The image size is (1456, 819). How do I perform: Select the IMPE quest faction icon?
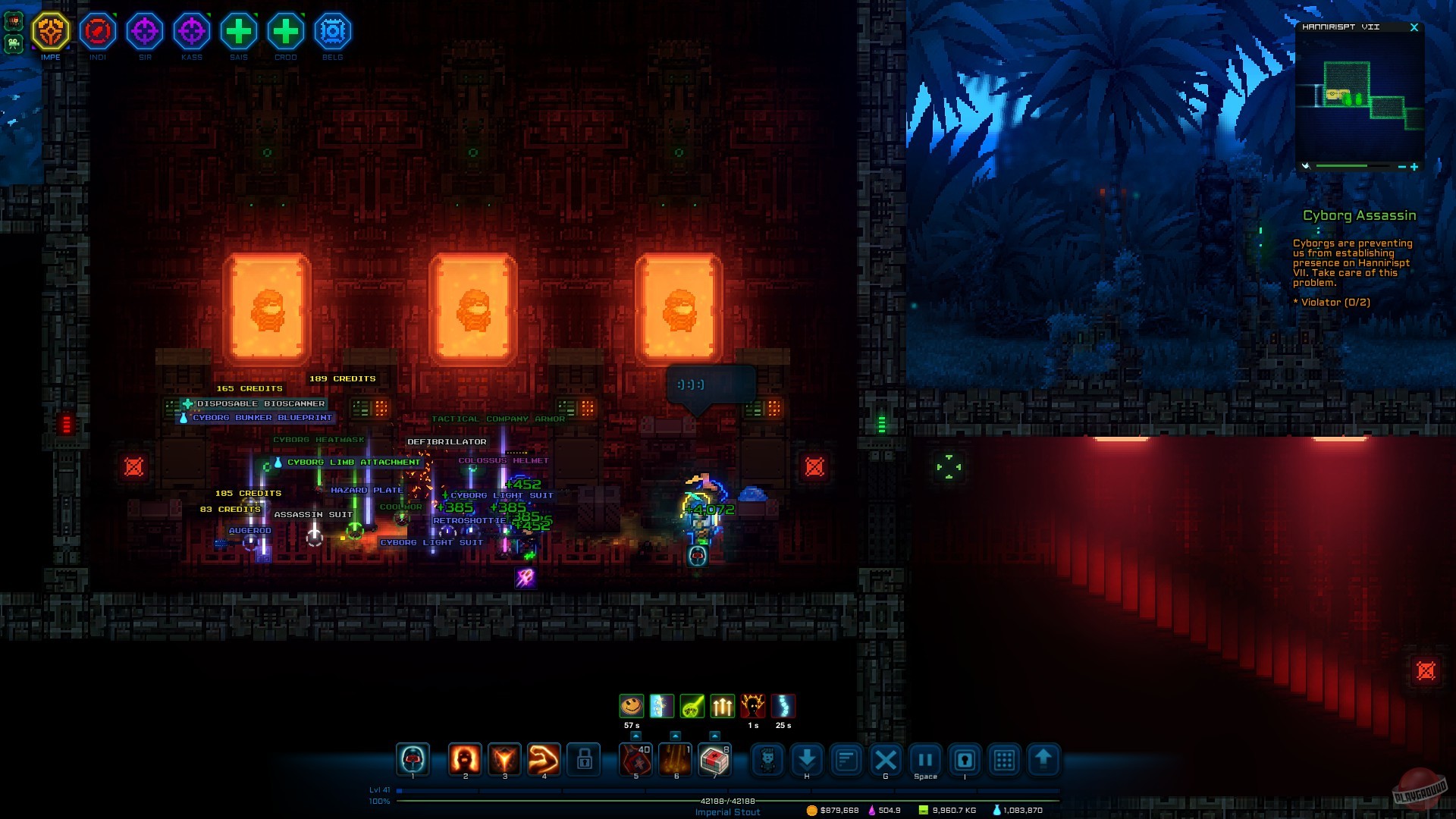point(52,31)
